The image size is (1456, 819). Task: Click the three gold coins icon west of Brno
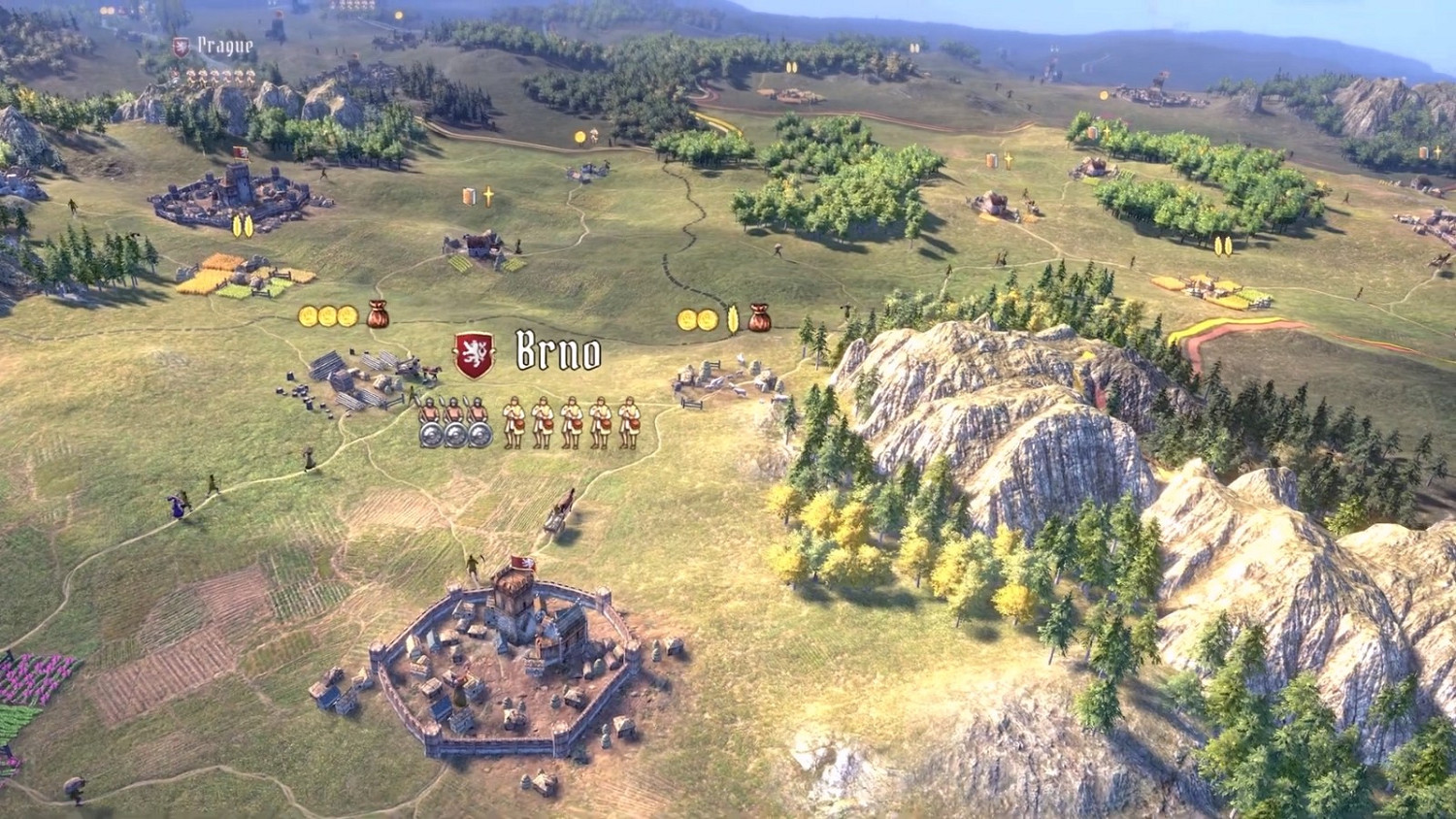coord(327,314)
